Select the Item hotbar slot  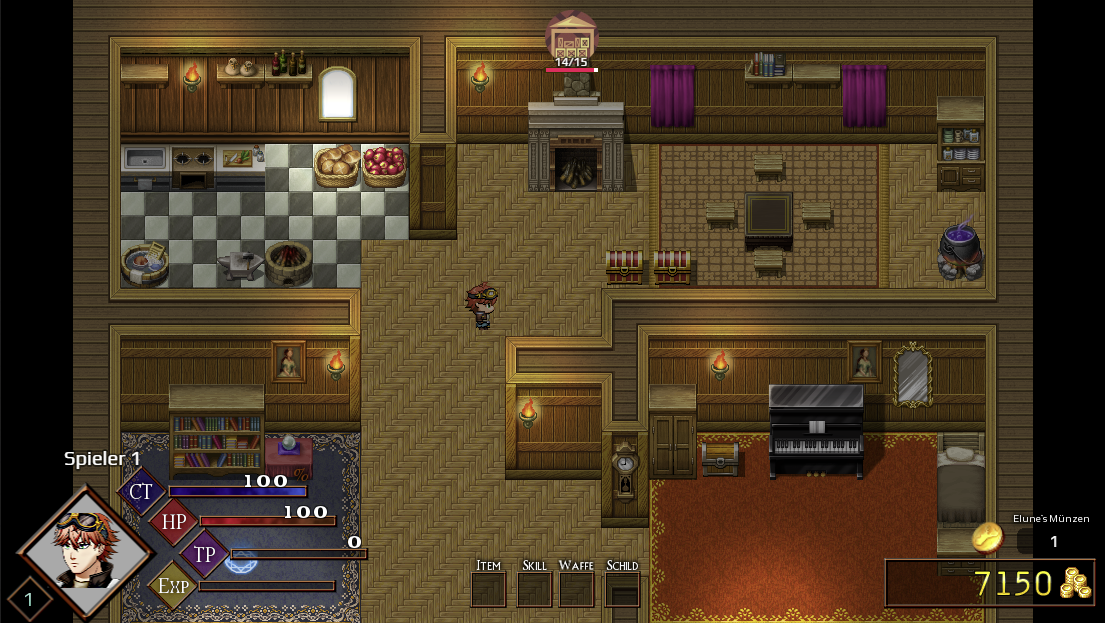[488, 589]
